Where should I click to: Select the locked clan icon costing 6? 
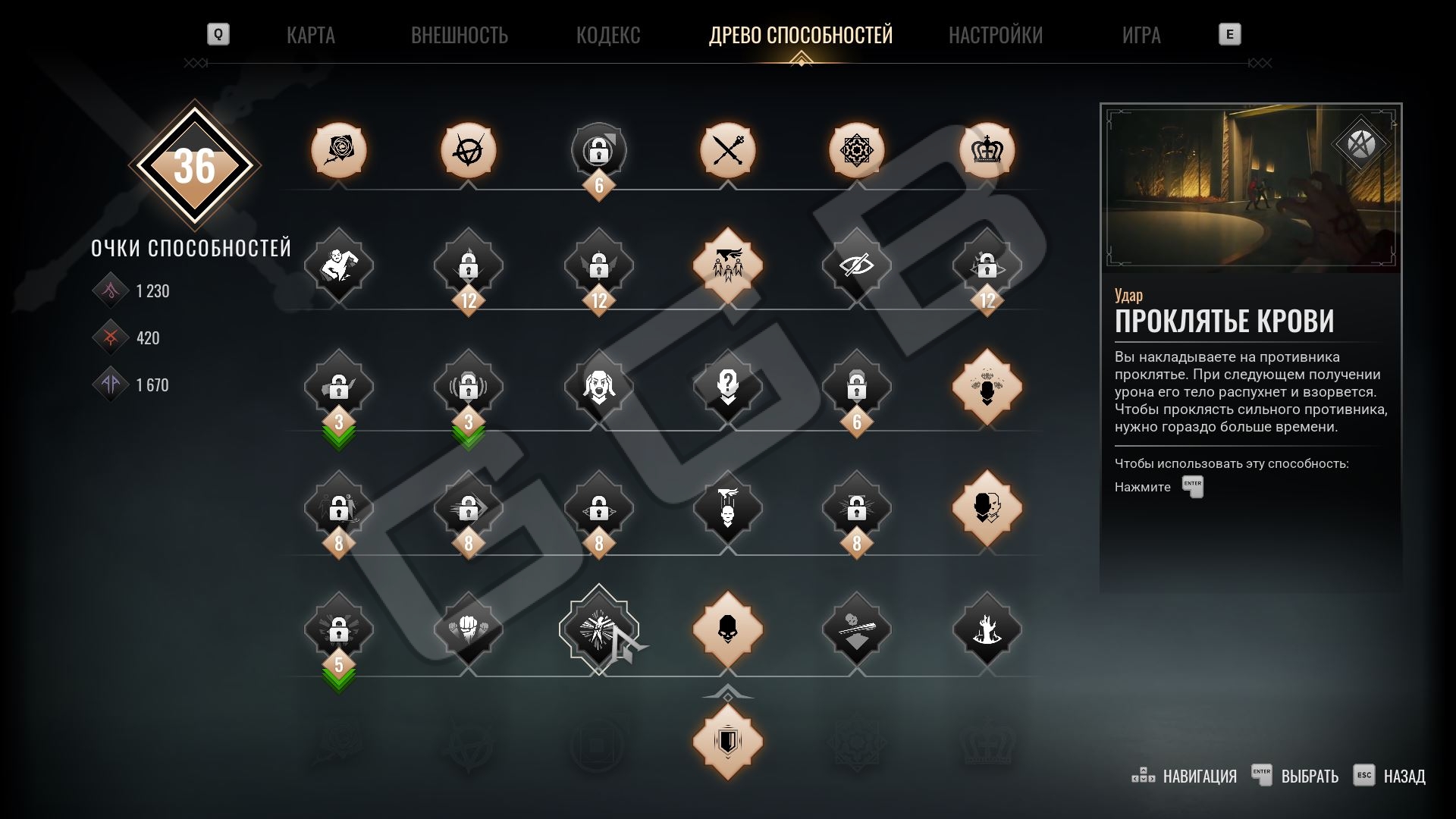[598, 152]
